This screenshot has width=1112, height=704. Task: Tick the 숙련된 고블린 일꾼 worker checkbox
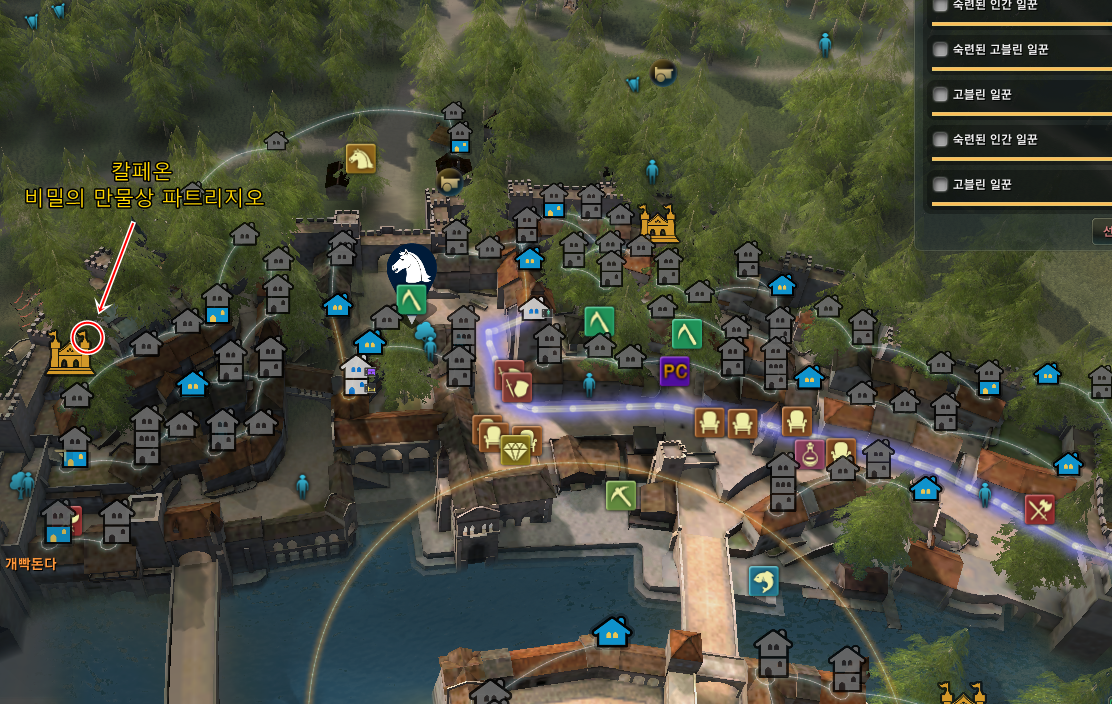[x=940, y=49]
